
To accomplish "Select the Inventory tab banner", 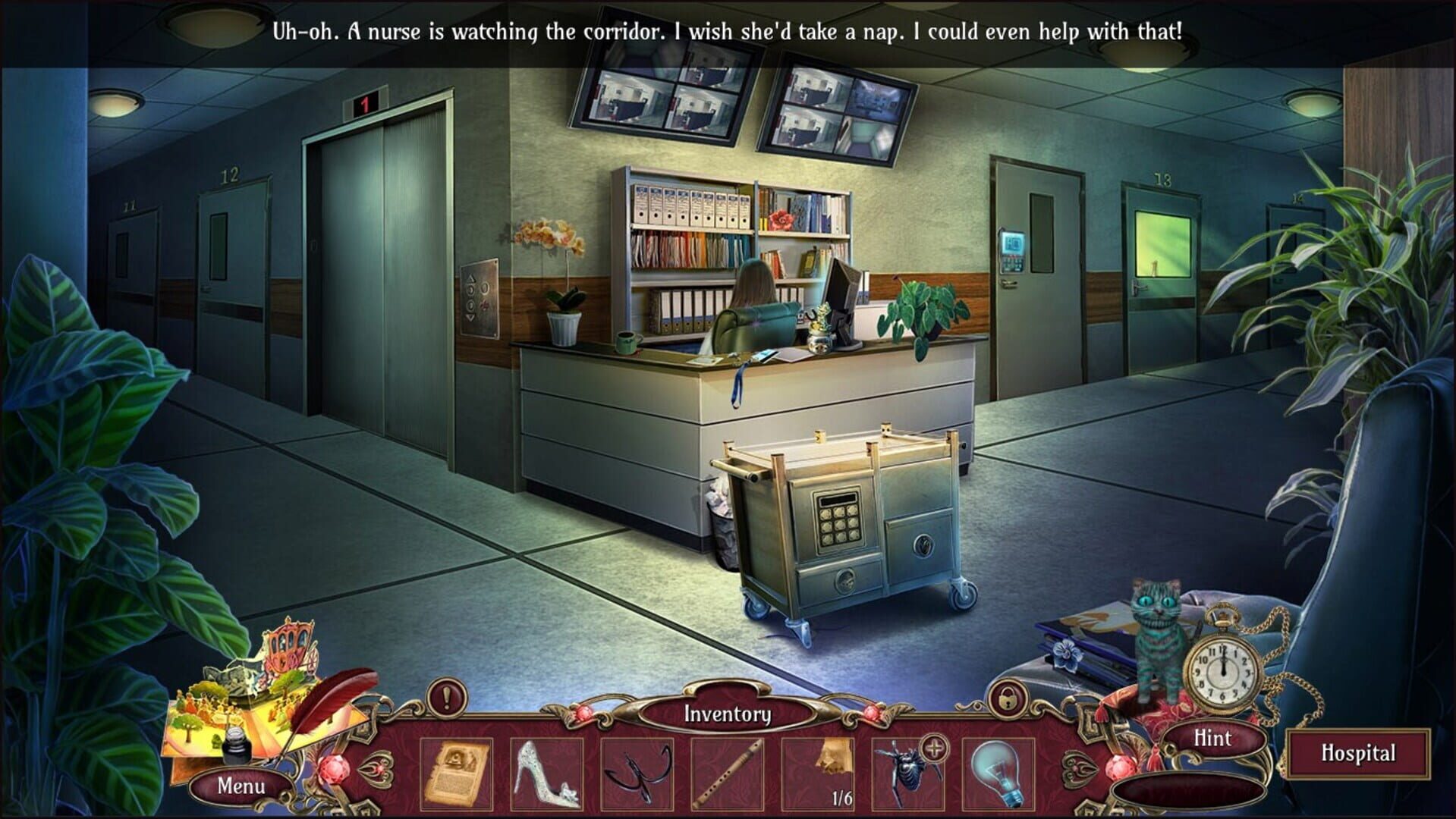I will tap(727, 714).
